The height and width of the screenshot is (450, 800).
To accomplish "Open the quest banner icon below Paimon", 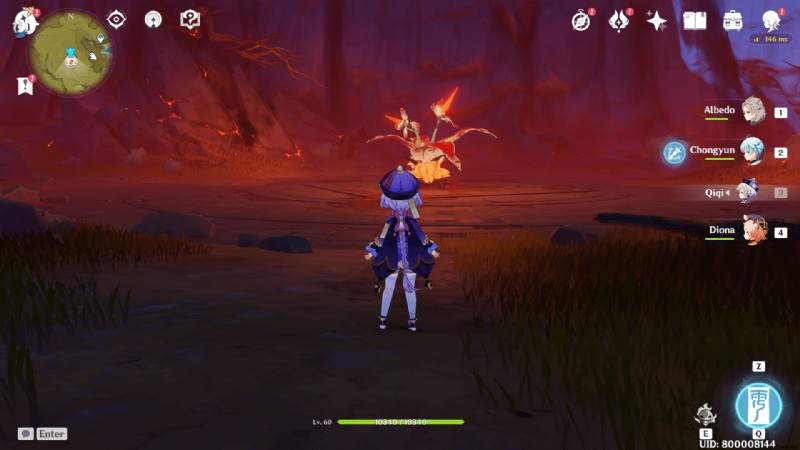I will click(x=25, y=86).
